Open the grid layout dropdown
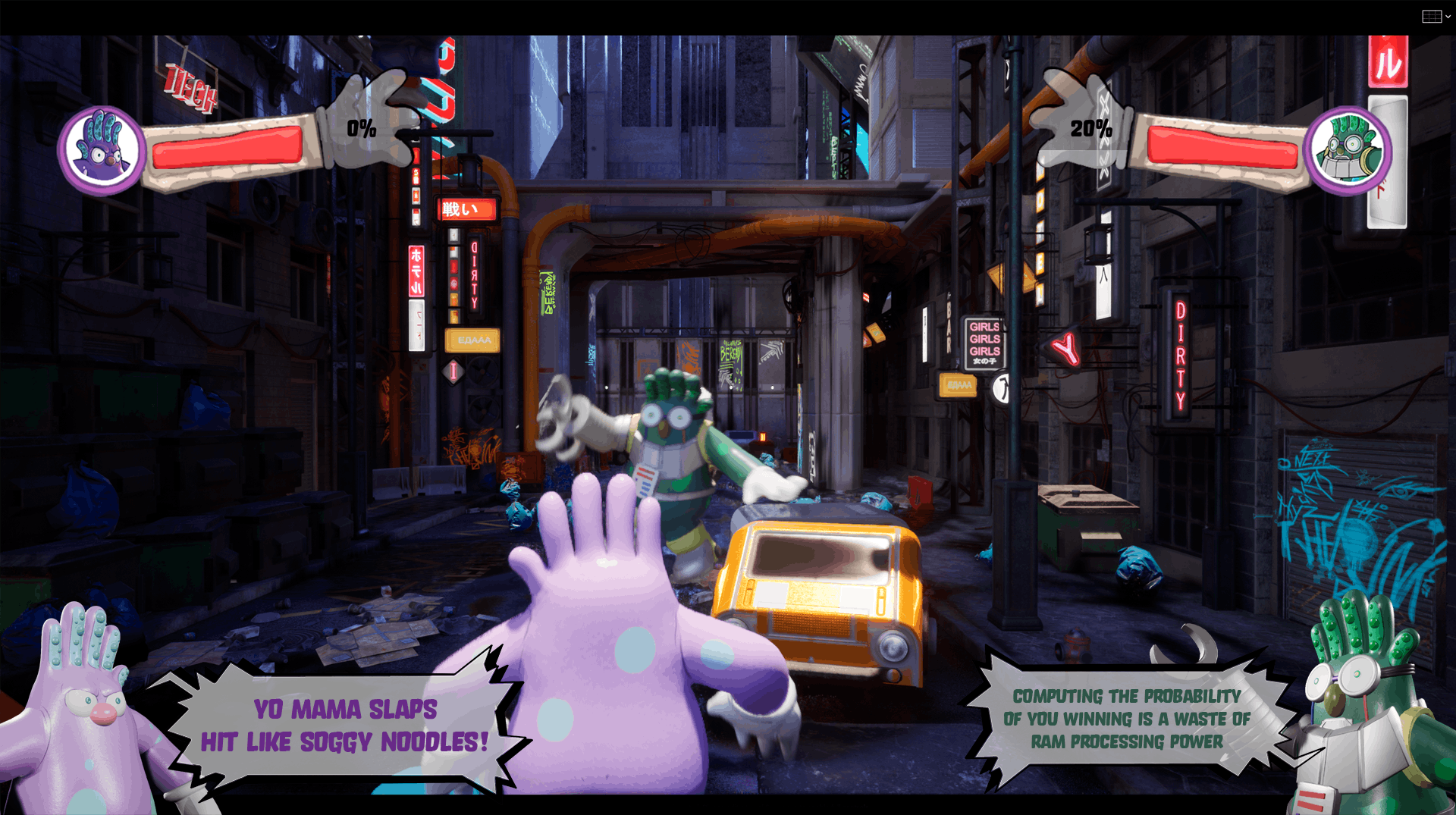 pos(1436,17)
